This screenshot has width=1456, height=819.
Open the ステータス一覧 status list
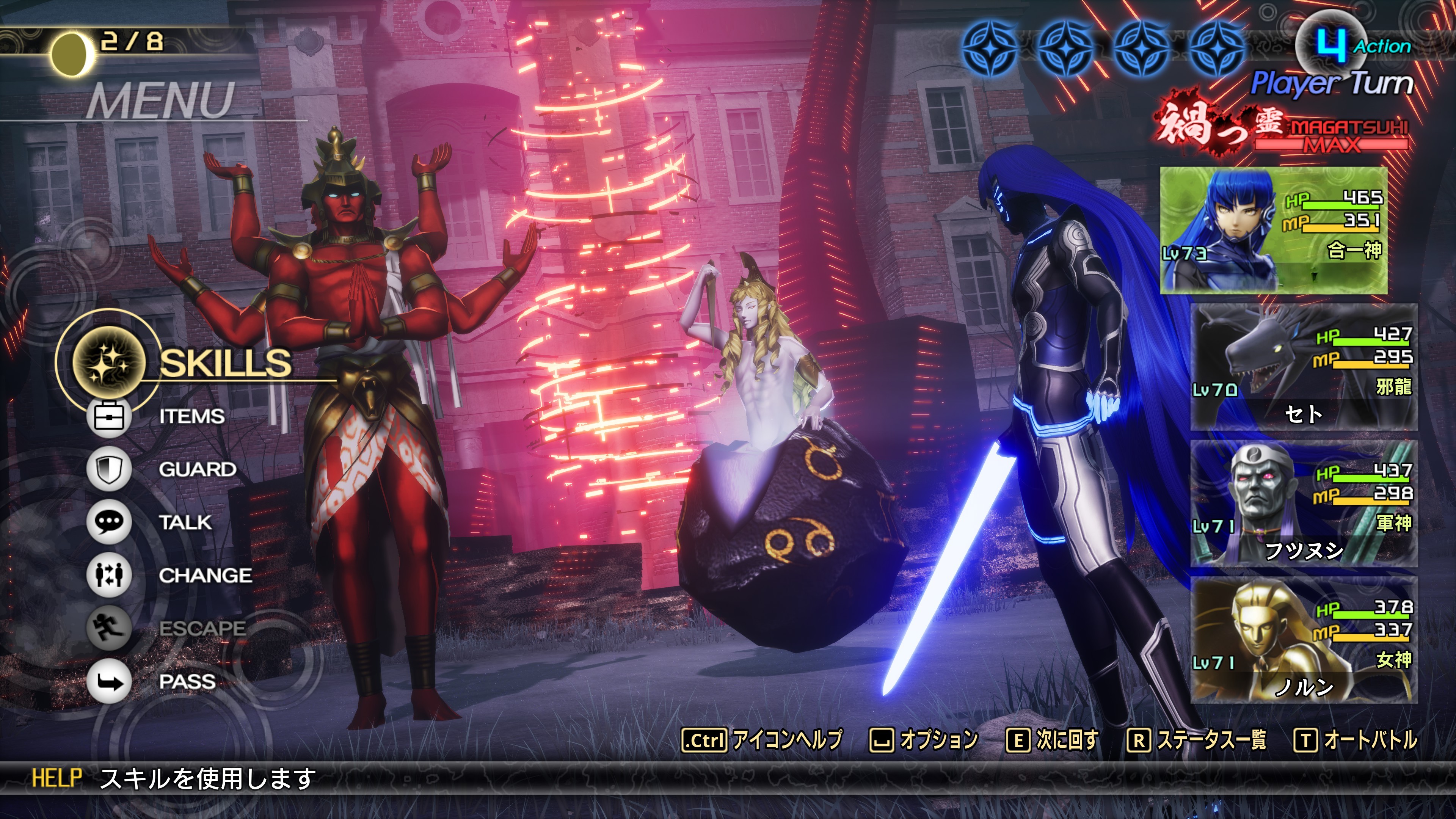1197,740
